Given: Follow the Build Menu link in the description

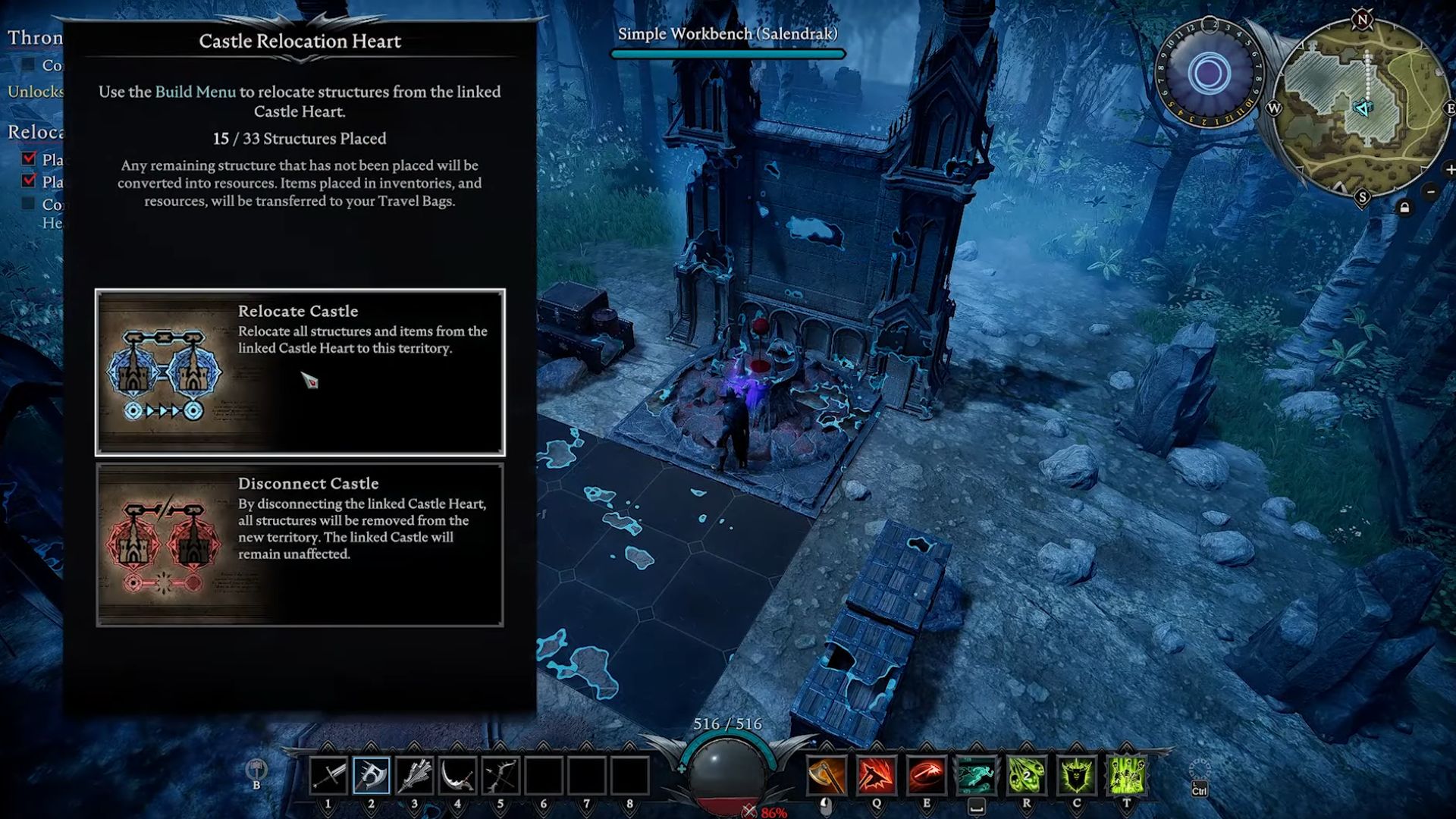Looking at the screenshot, I should (x=195, y=92).
